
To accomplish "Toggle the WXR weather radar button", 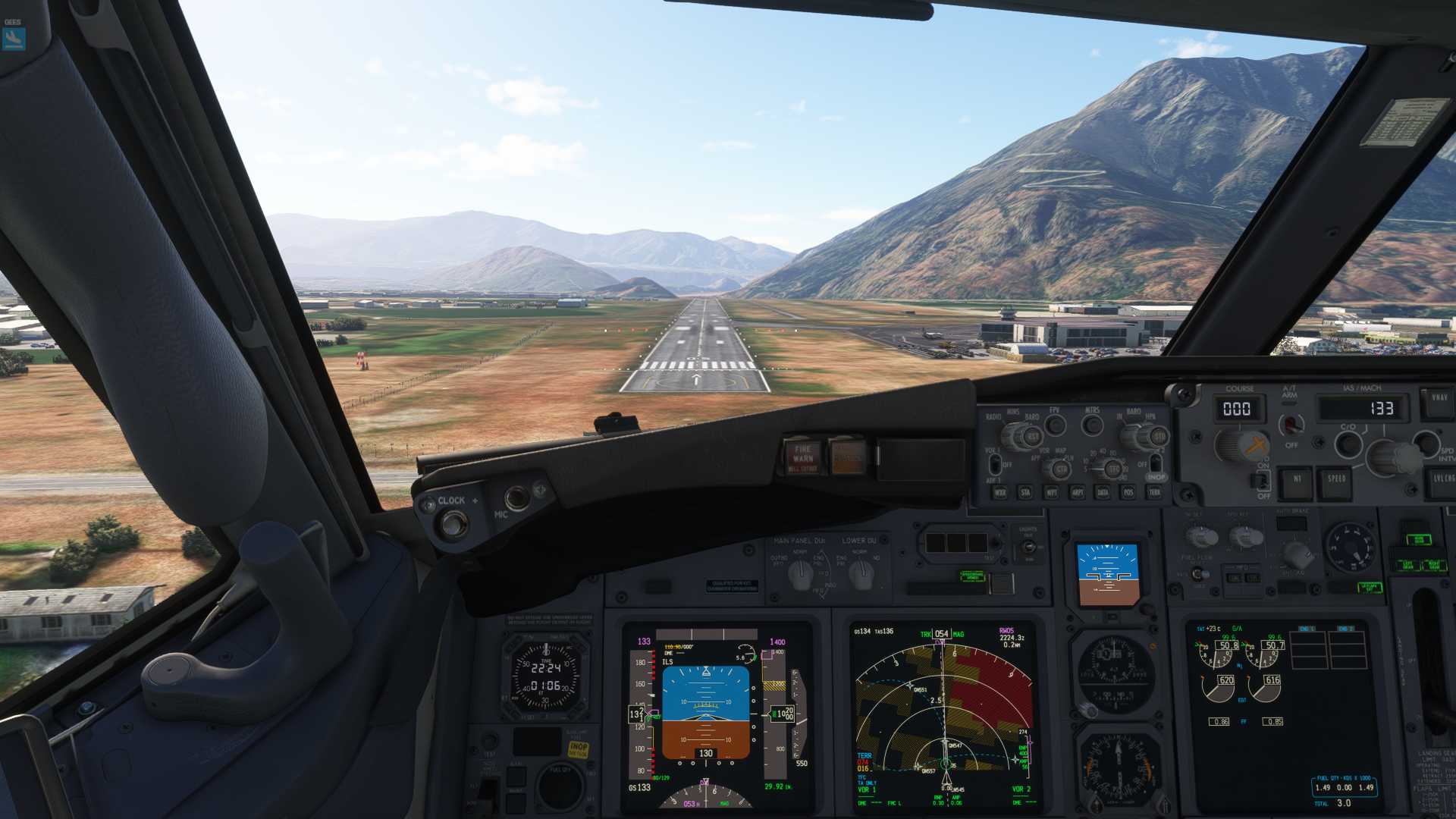I will pos(1000,493).
